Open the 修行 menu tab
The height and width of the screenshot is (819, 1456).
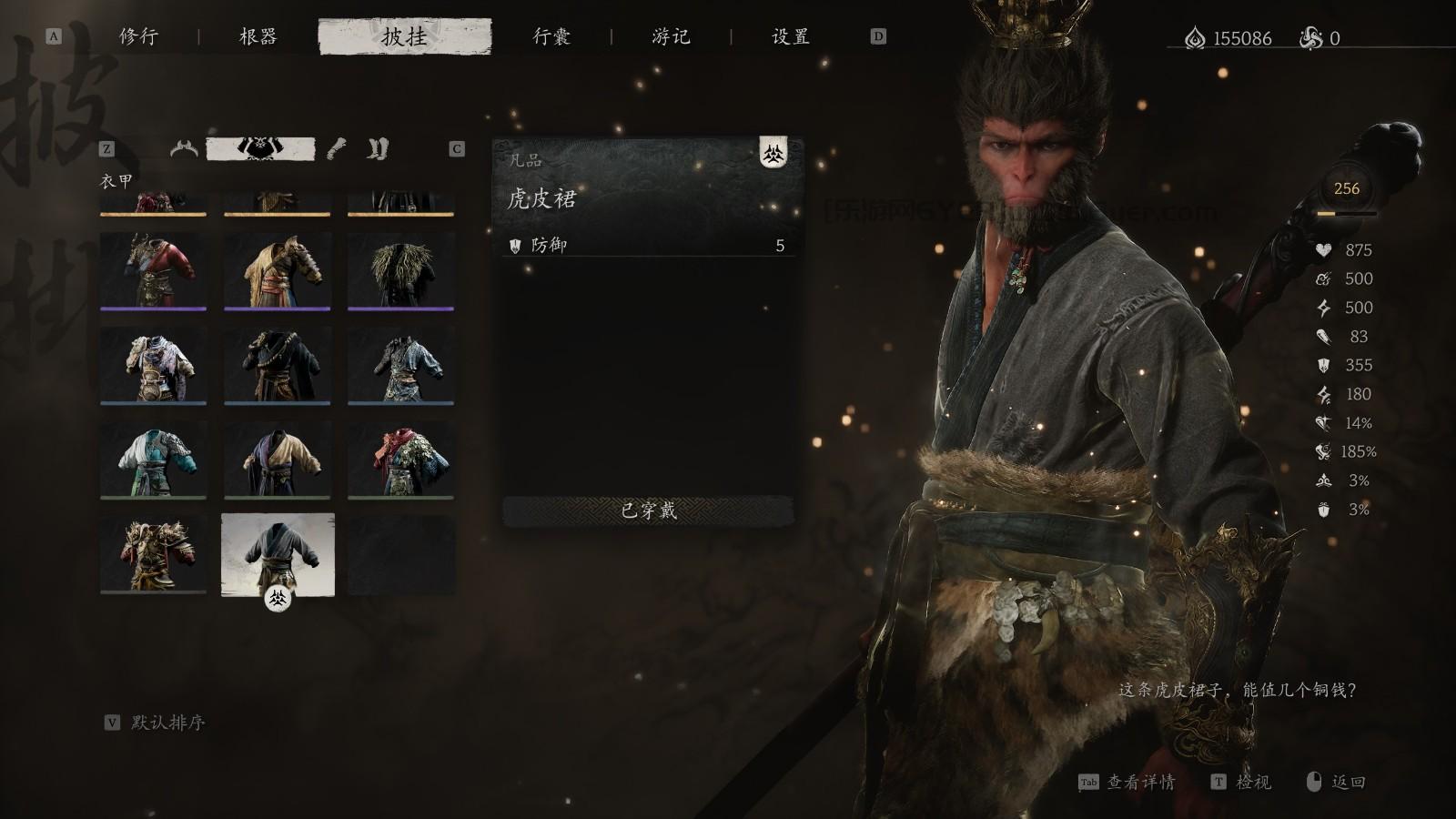point(138,36)
